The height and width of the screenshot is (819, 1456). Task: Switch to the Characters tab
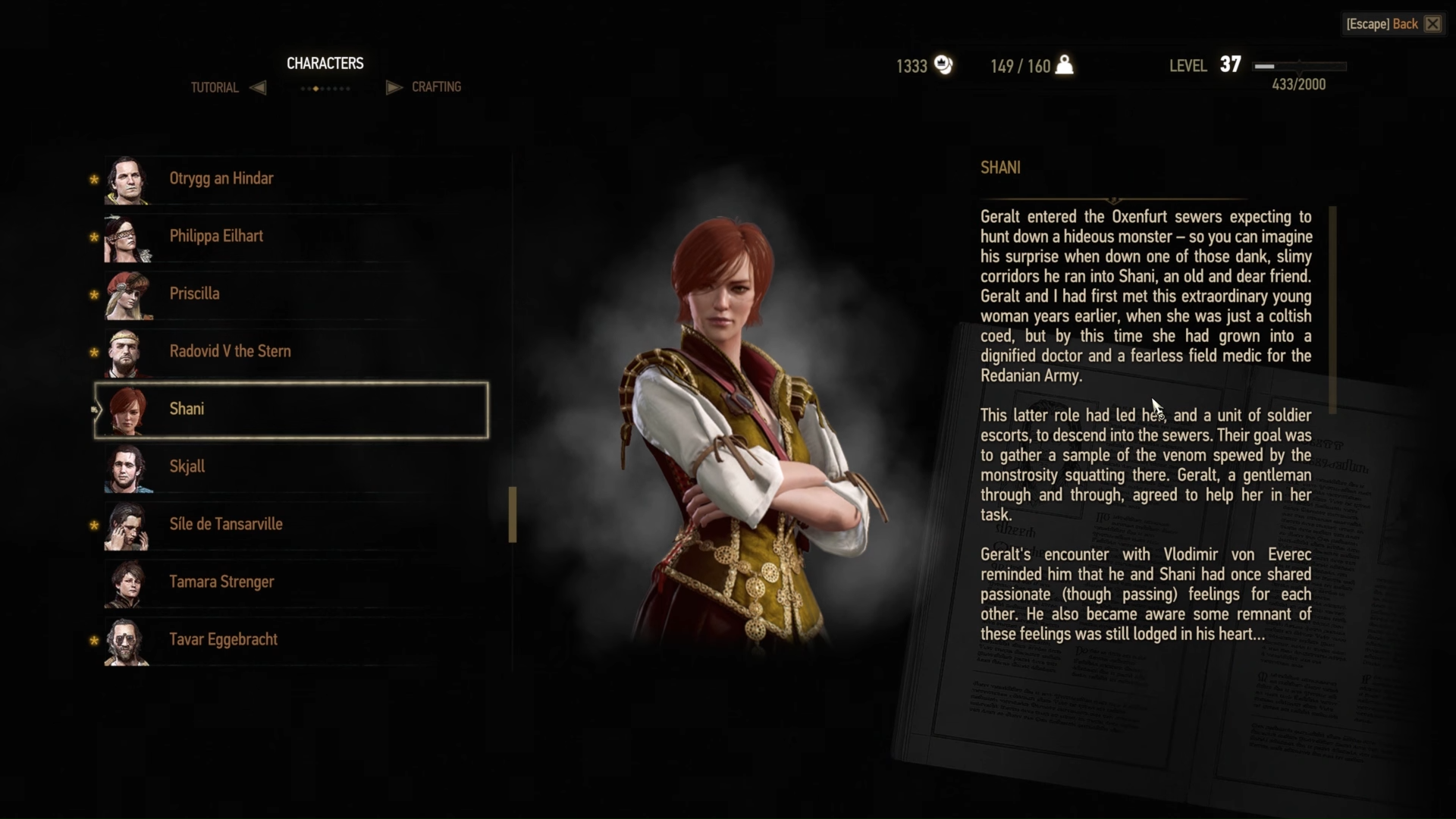pos(325,63)
